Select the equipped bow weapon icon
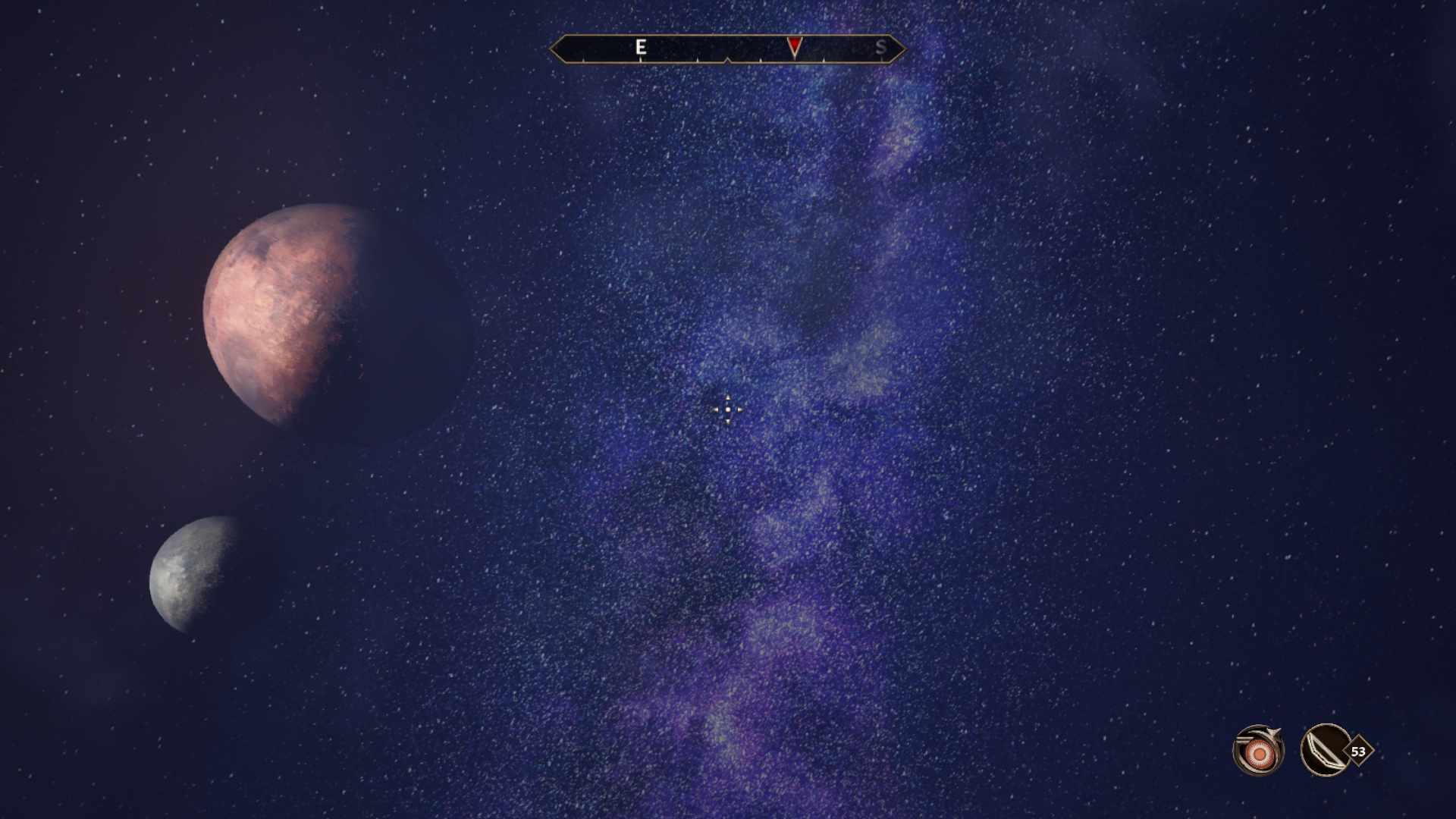Screen dimensions: 1456x819 pyautogui.click(x=1326, y=751)
